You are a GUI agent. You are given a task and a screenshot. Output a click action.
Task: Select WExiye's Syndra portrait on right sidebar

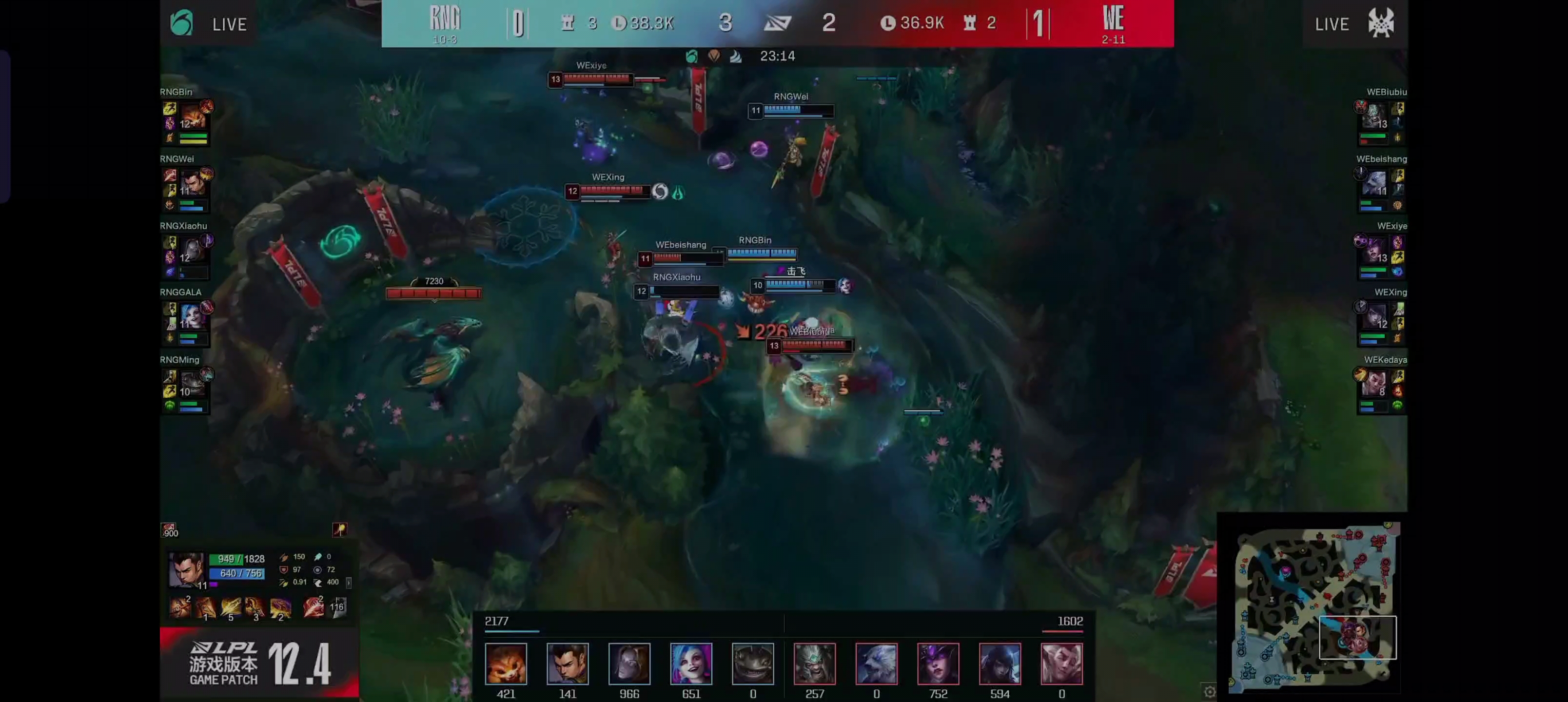pyautogui.click(x=1374, y=250)
